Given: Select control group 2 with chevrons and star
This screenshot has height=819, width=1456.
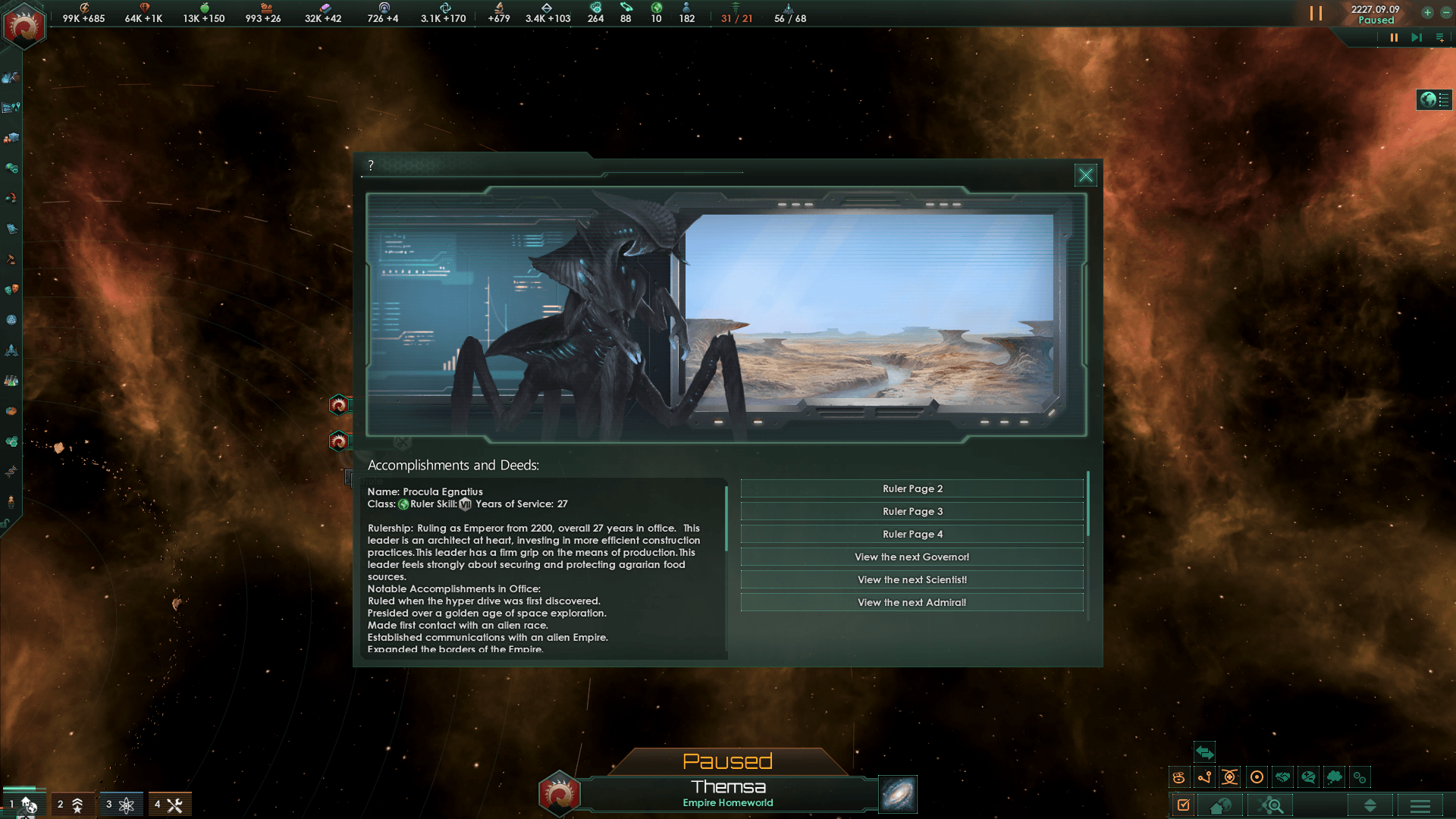Looking at the screenshot, I should coord(71,805).
